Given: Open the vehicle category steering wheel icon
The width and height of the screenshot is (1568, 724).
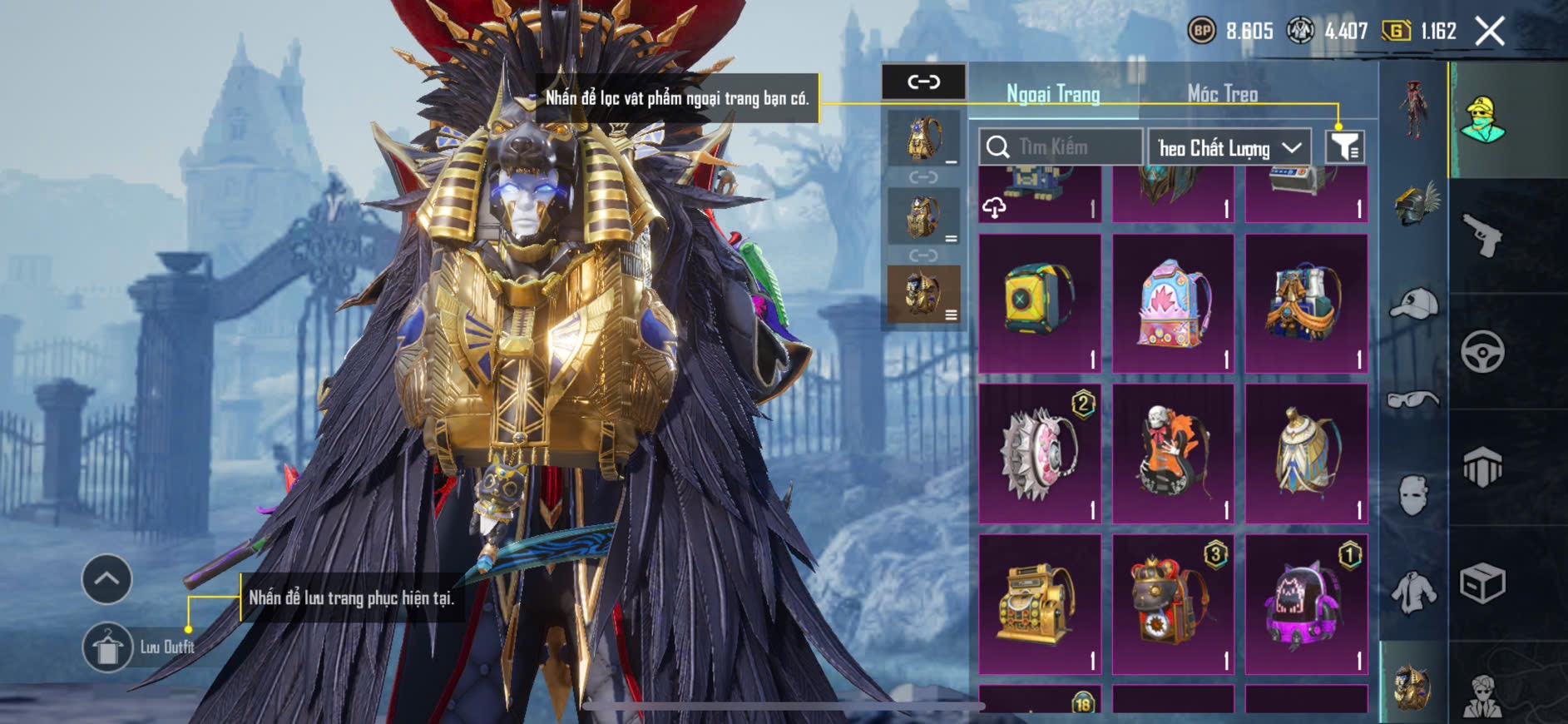Looking at the screenshot, I should click(1482, 351).
